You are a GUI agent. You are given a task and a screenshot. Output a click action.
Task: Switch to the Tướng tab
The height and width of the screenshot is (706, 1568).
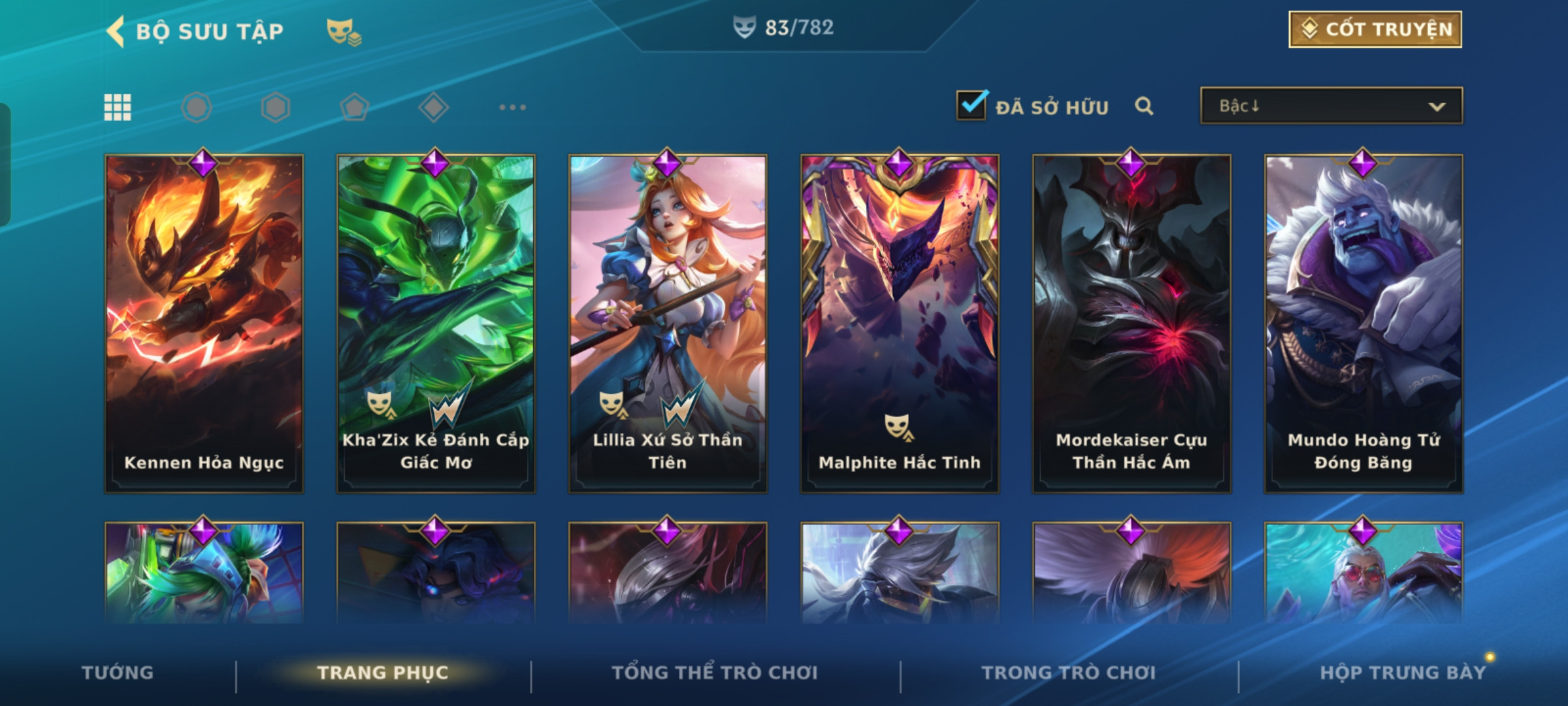tap(118, 673)
